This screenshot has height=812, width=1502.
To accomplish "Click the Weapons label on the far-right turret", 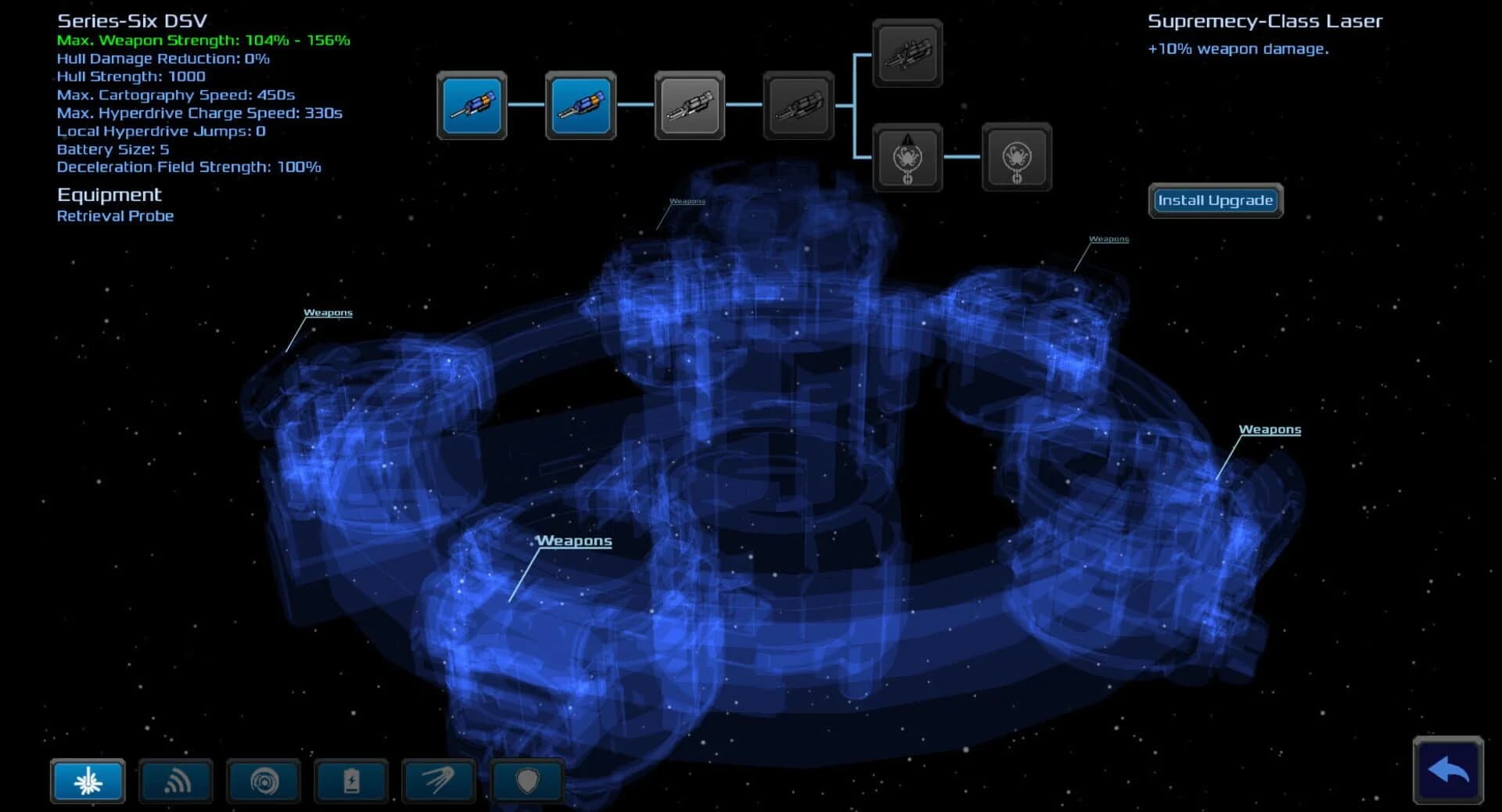I will click(x=1270, y=429).
